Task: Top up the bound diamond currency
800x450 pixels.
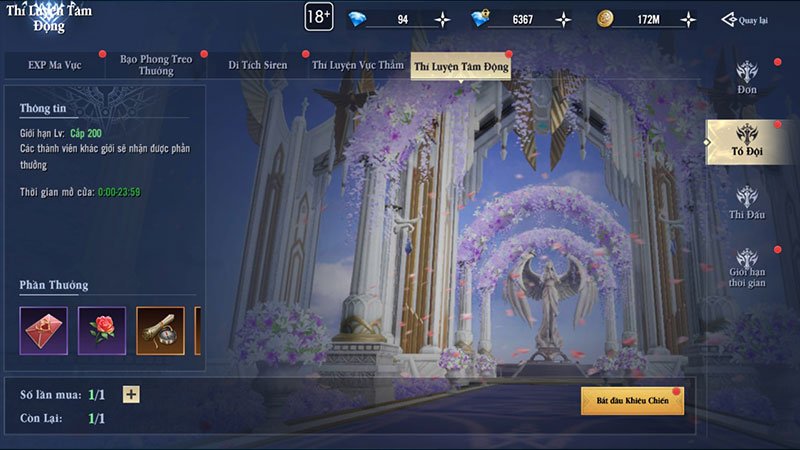Action: [x=564, y=19]
